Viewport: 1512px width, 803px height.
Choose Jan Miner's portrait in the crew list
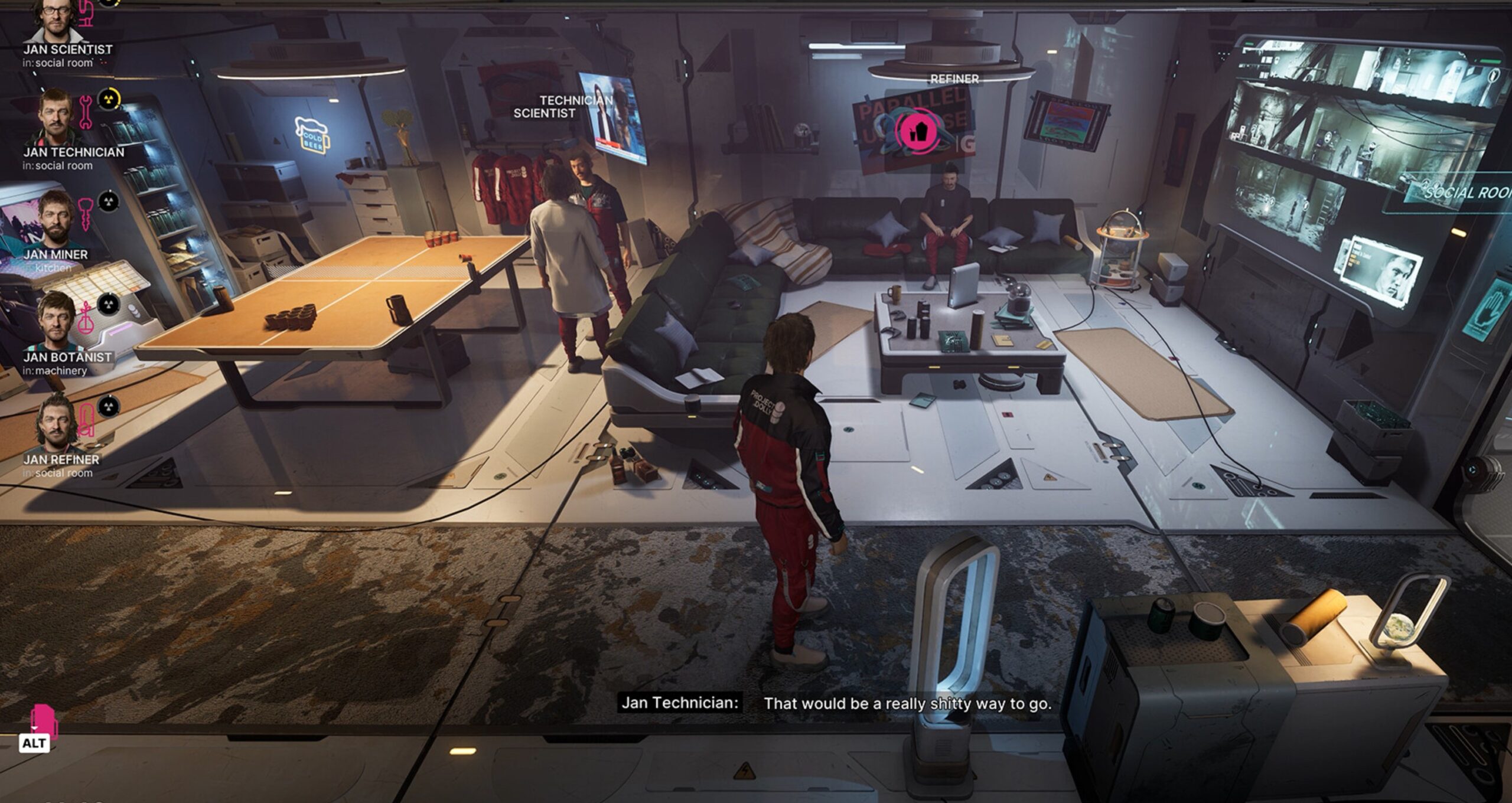[57, 217]
